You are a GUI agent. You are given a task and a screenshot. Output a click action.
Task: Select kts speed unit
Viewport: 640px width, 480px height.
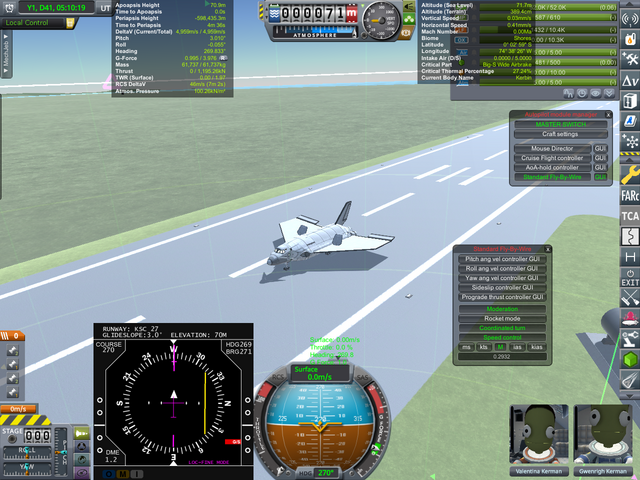[x=485, y=347]
